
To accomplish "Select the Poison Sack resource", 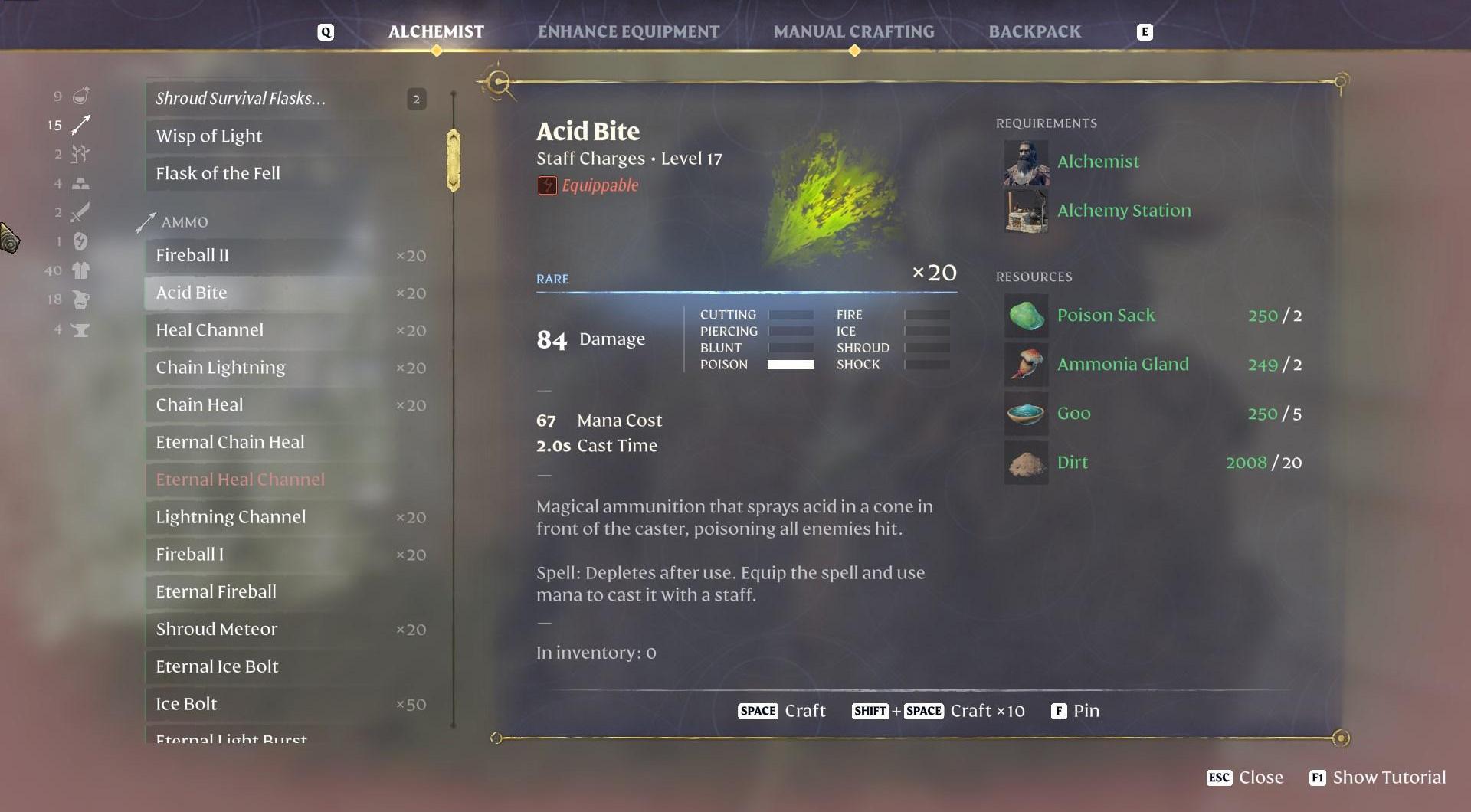I will click(1105, 315).
